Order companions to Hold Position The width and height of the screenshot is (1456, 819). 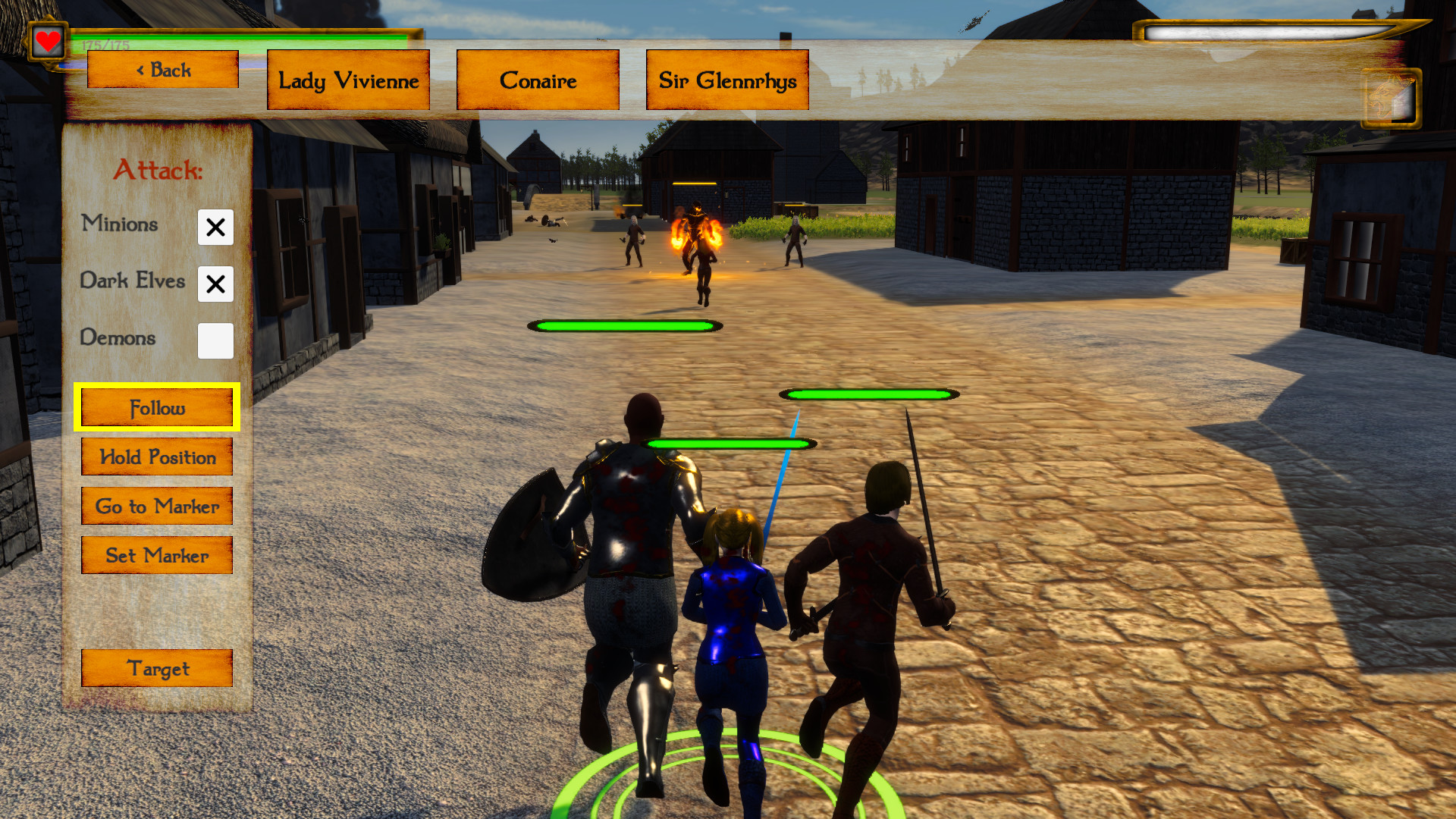click(x=156, y=457)
